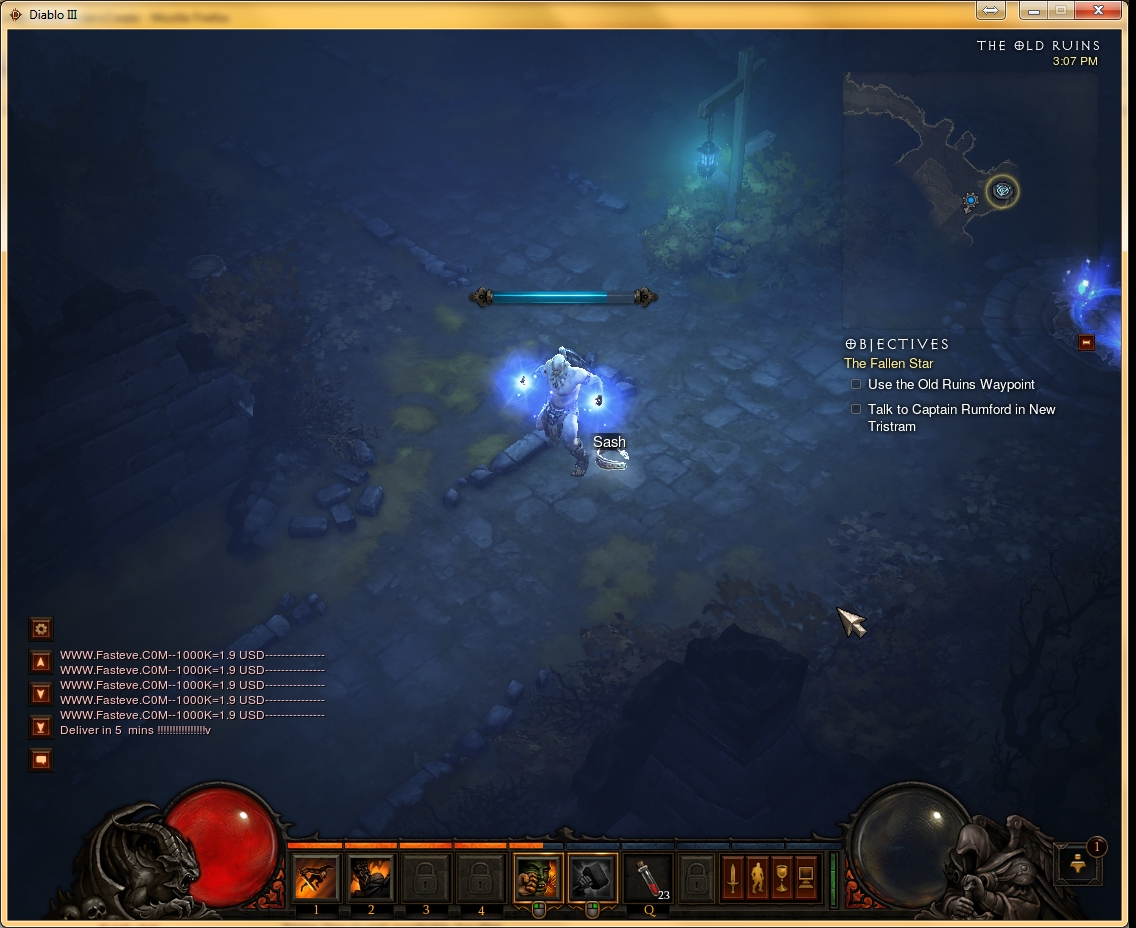
Task: Open chat with the speech bubble button
Action: (x=41, y=760)
